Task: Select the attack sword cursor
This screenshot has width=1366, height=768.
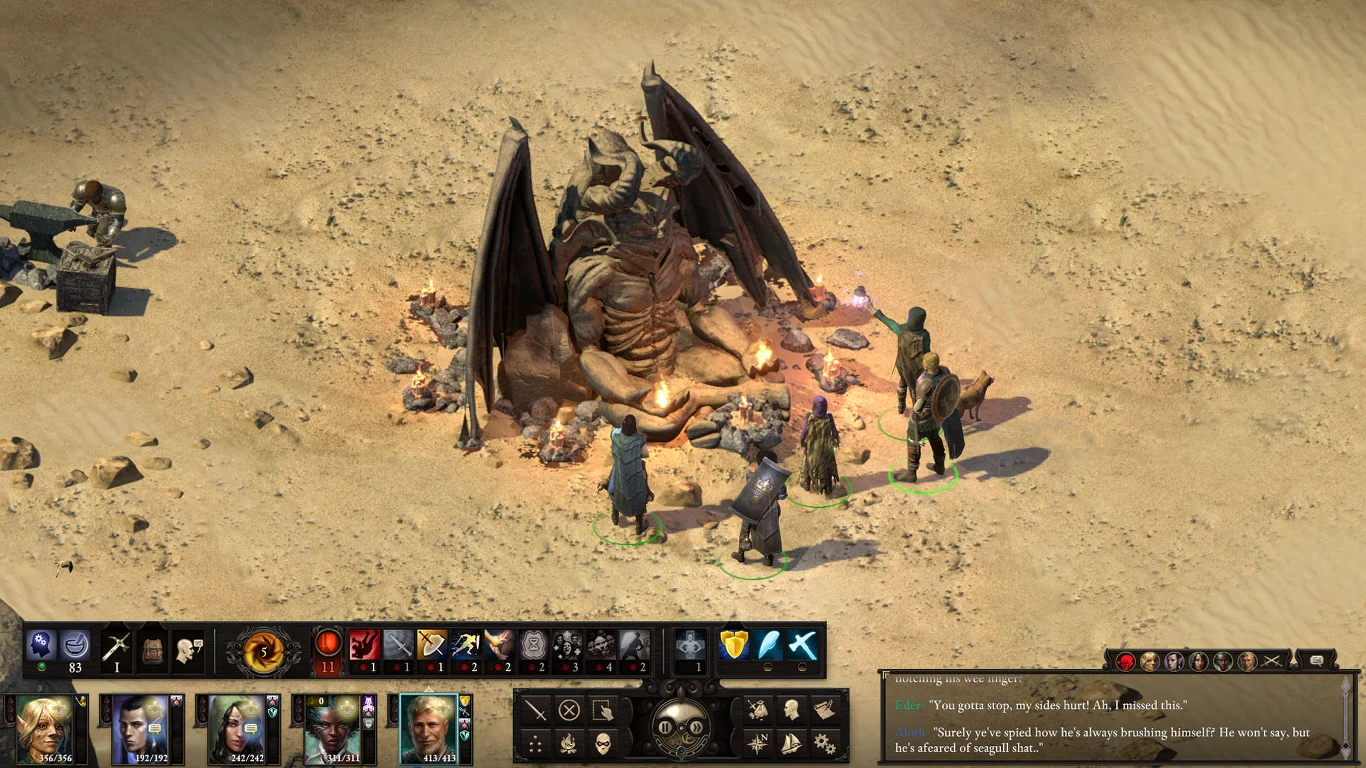Action: tap(535, 710)
